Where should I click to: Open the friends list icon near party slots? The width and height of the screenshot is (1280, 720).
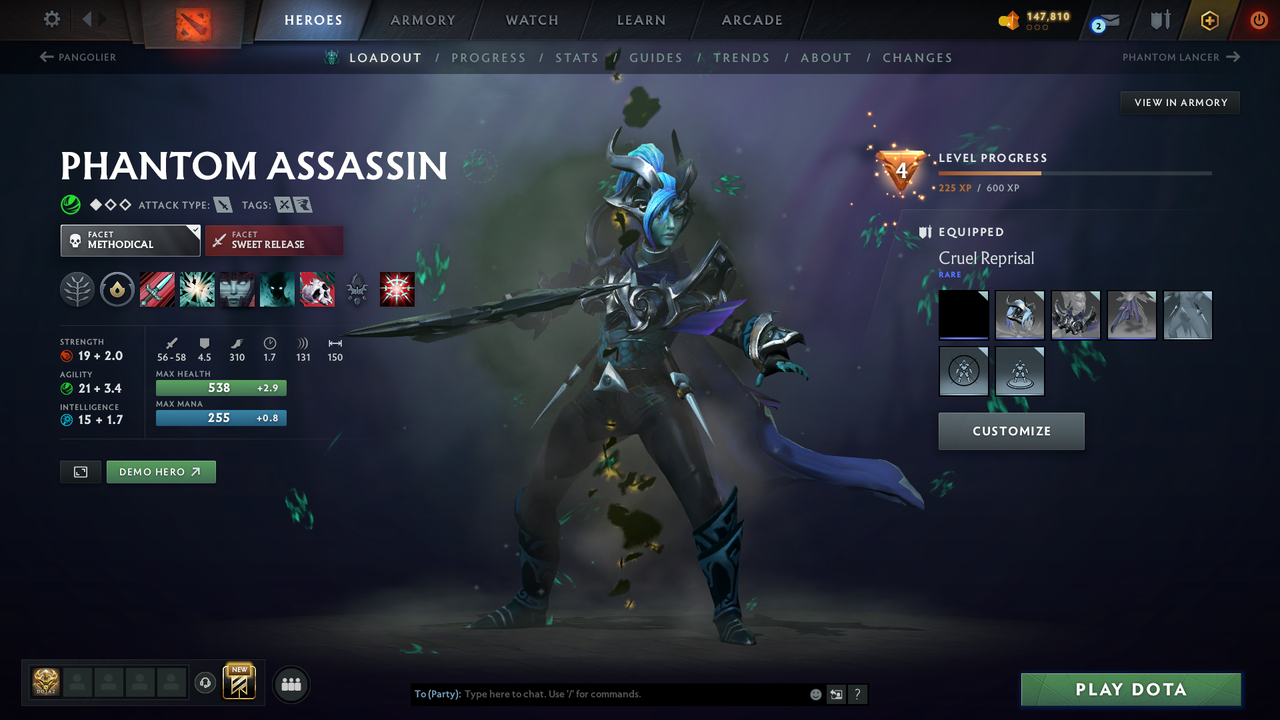click(290, 684)
